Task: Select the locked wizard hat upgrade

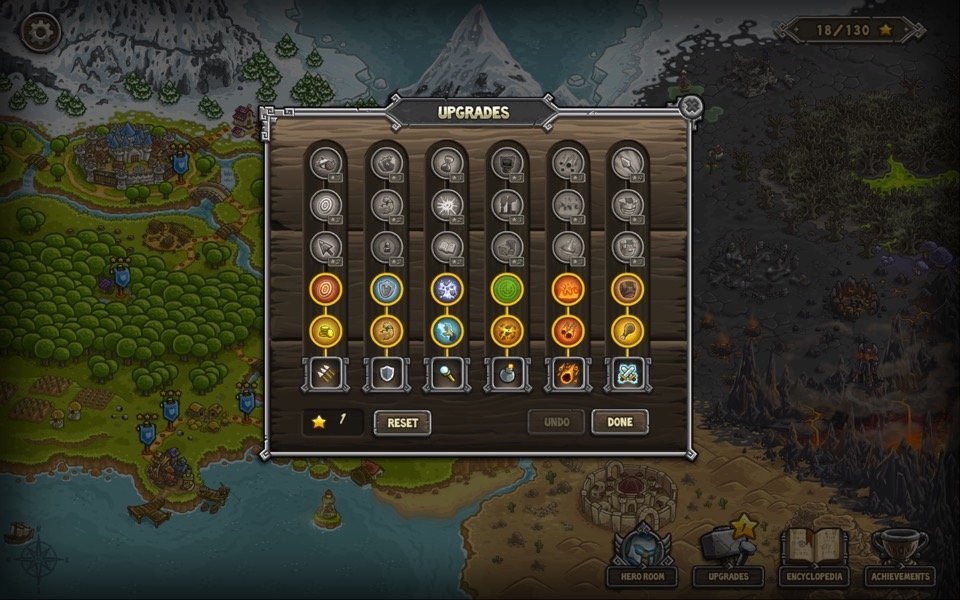Action: 567,246
